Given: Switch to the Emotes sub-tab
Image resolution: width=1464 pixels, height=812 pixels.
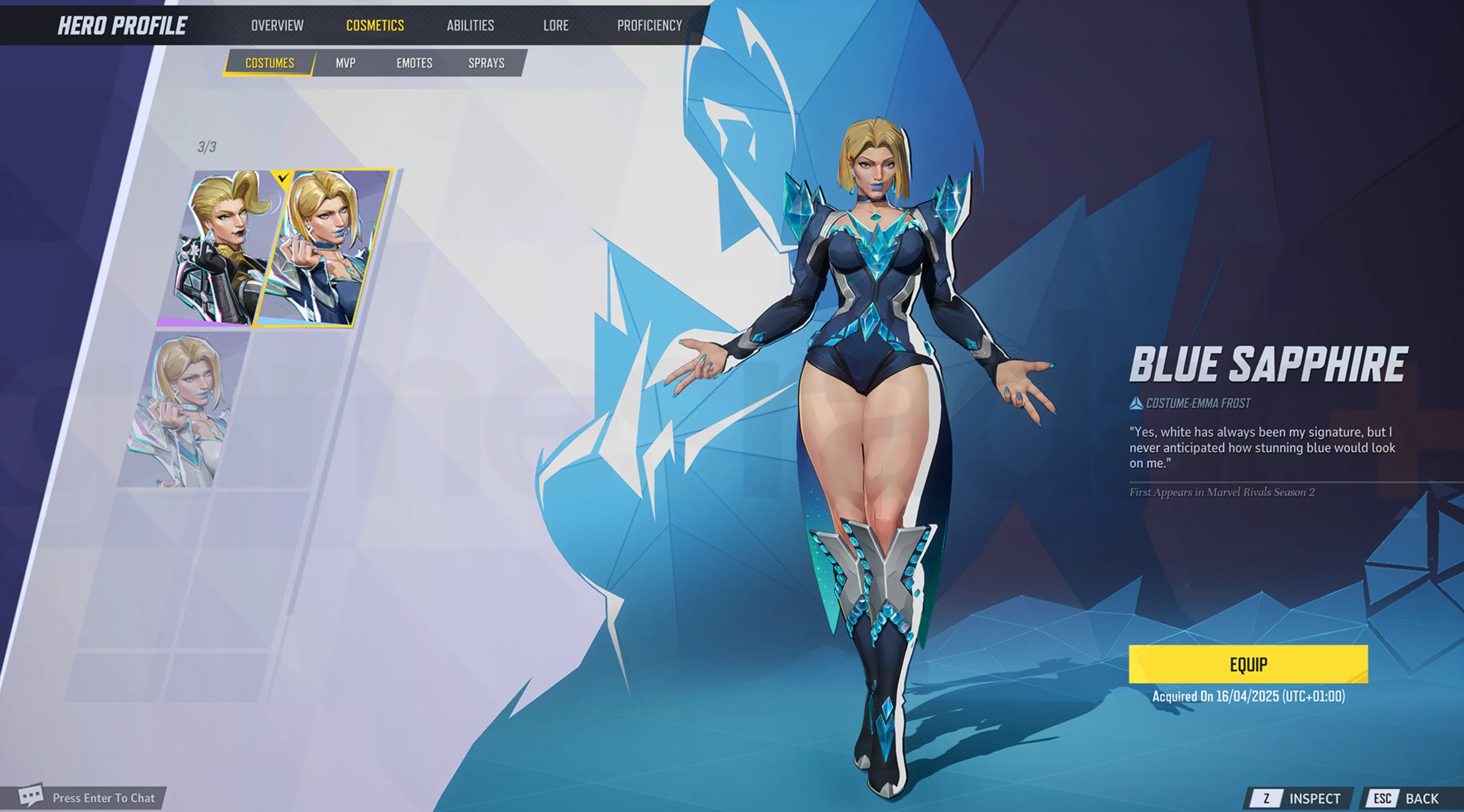Looking at the screenshot, I should pyautogui.click(x=414, y=63).
